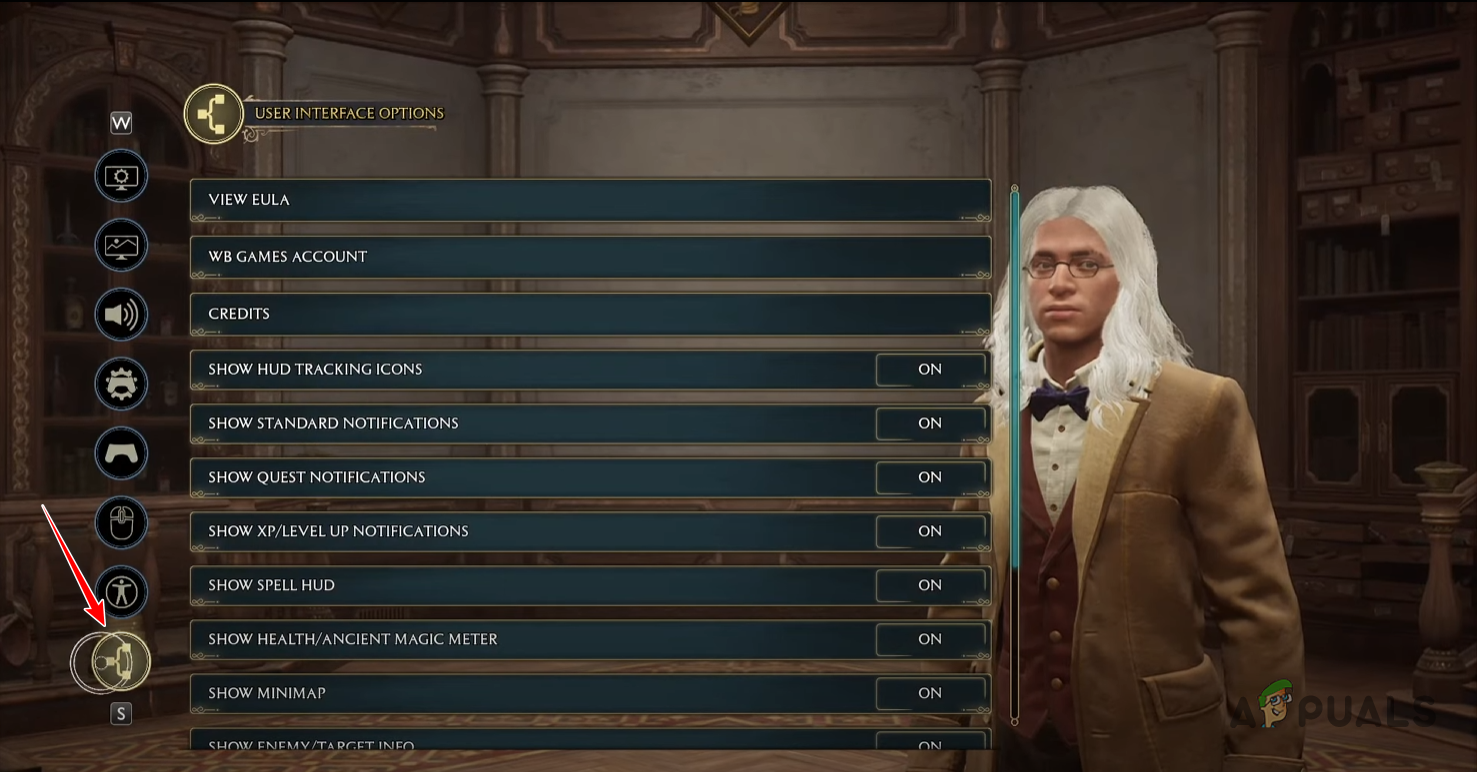This screenshot has height=772, width=1477.
Task: Select the controller settings tab
Action: 121,454
